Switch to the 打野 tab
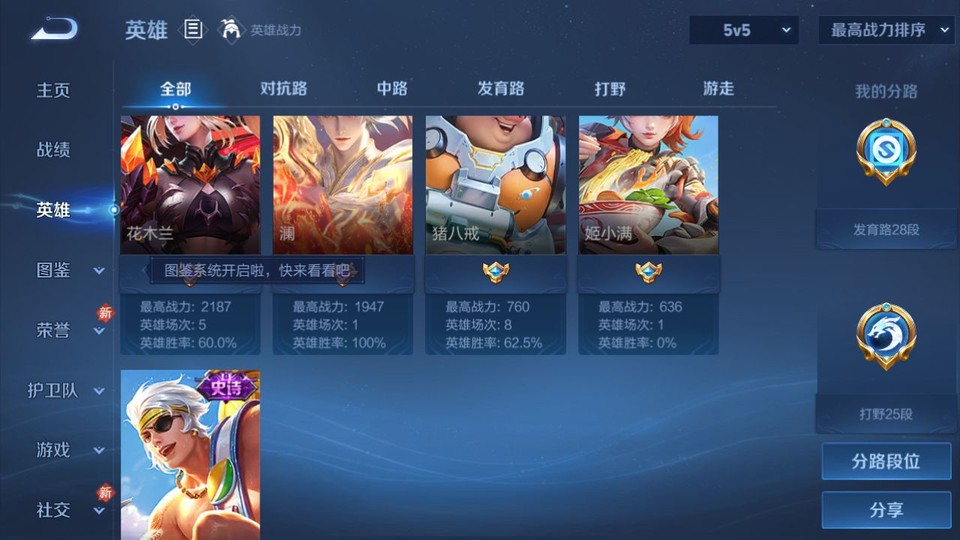The image size is (960, 540). tap(610, 88)
